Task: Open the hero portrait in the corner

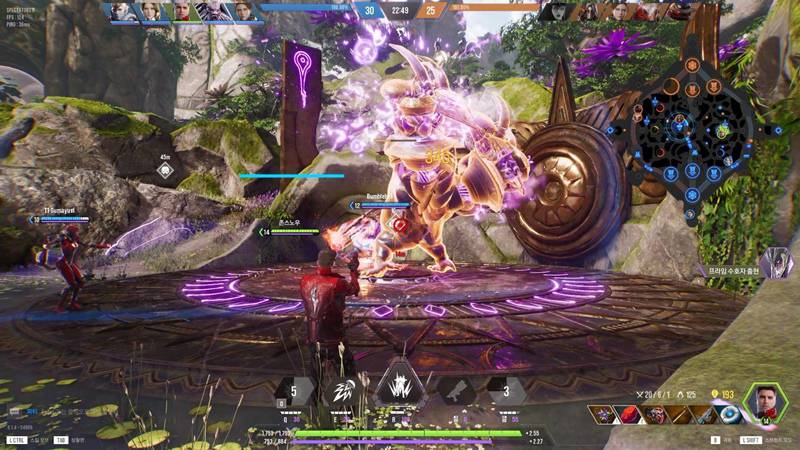Action: (x=766, y=404)
